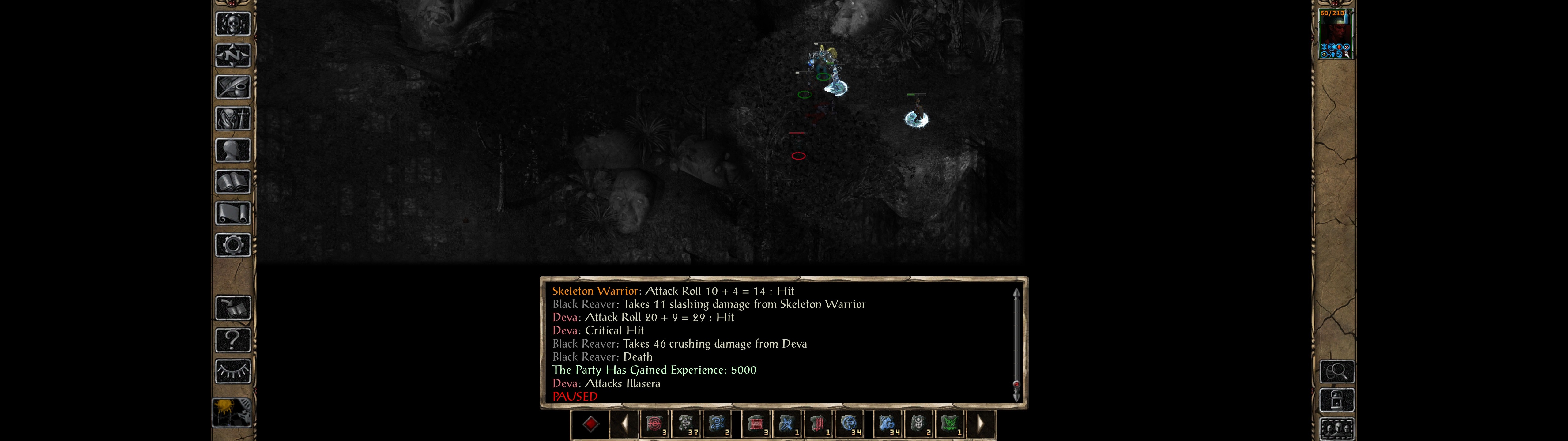This screenshot has width=1568, height=441.
Task: Click the red gem cancel button
Action: pos(590,424)
